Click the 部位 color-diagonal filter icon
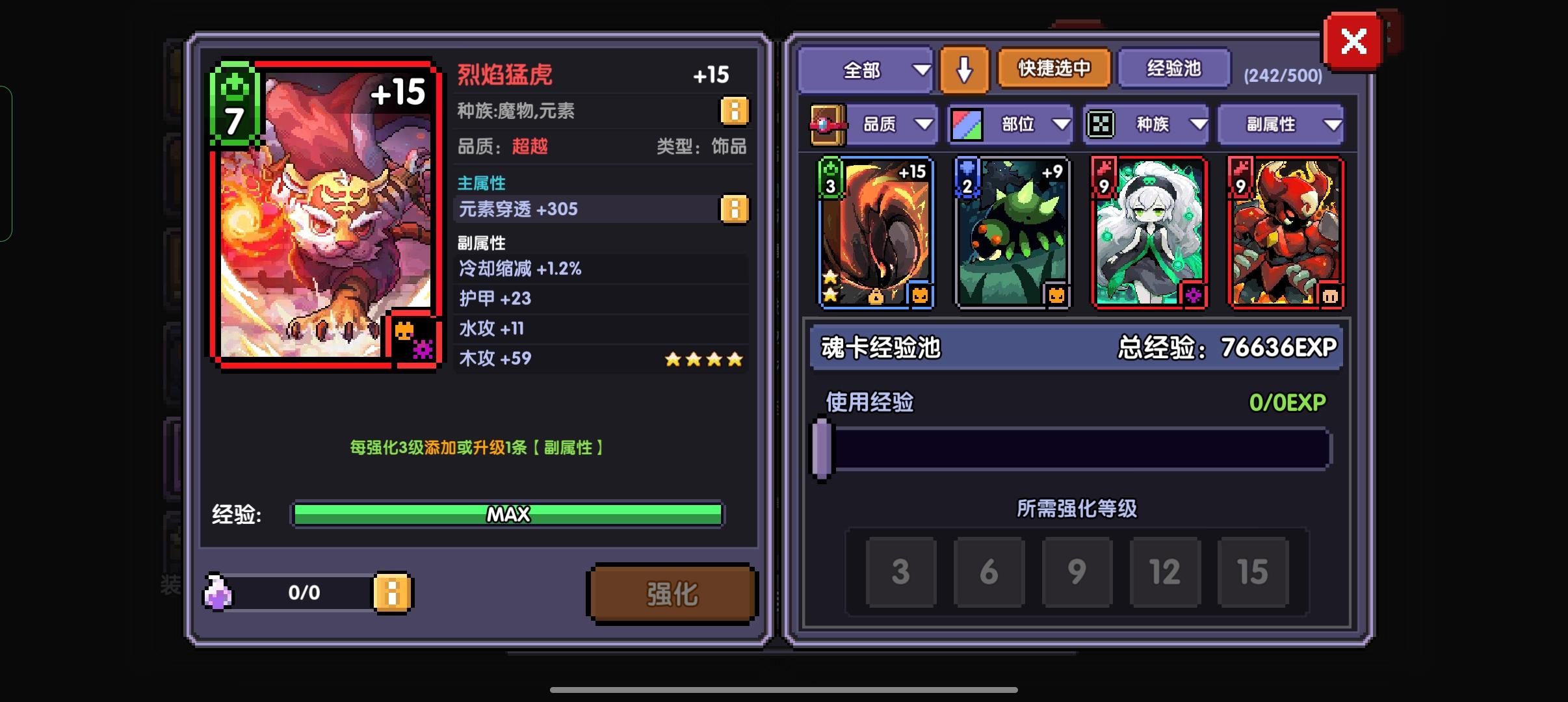 [x=968, y=123]
